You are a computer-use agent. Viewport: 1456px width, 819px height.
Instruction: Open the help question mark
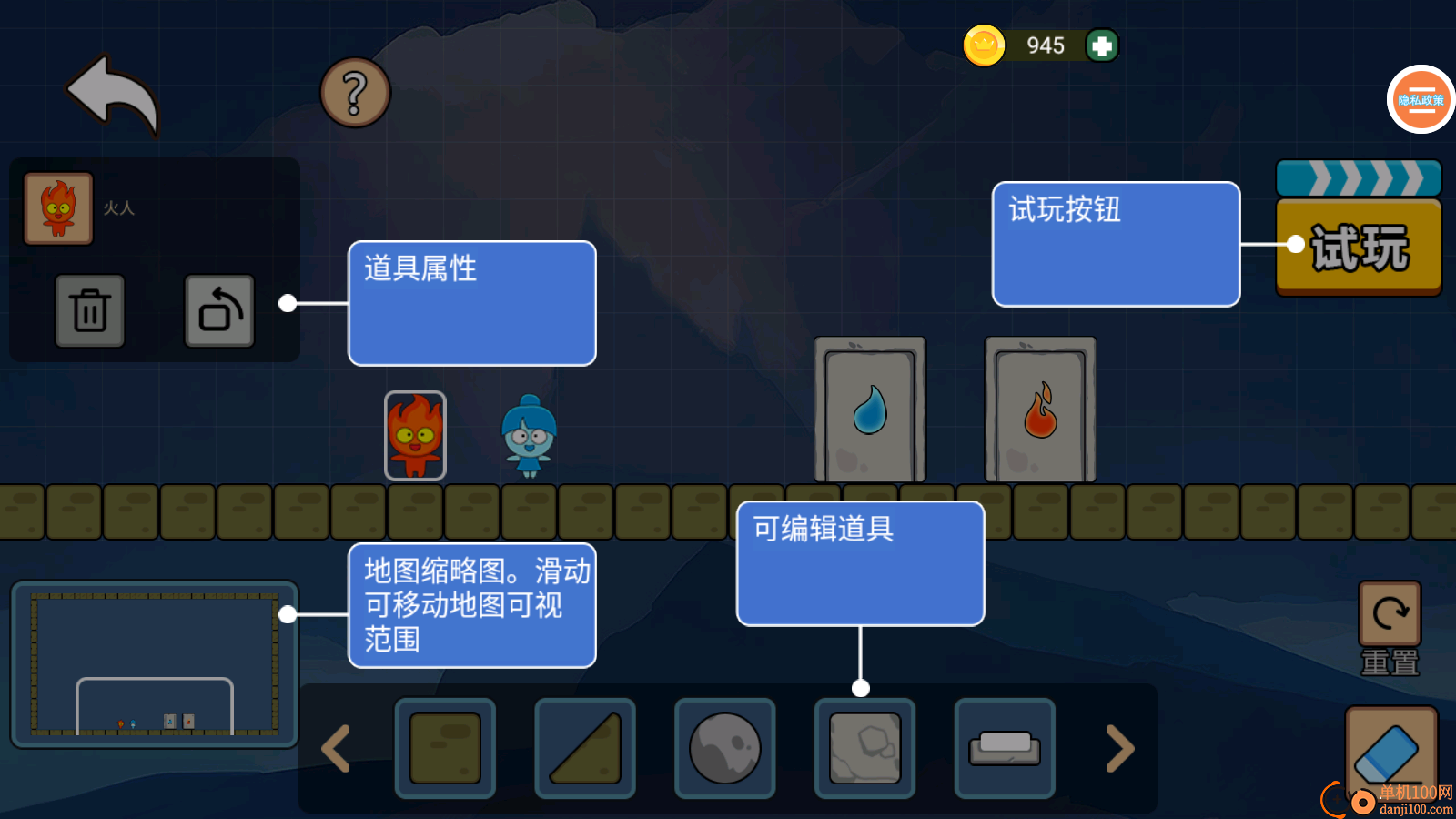click(356, 91)
